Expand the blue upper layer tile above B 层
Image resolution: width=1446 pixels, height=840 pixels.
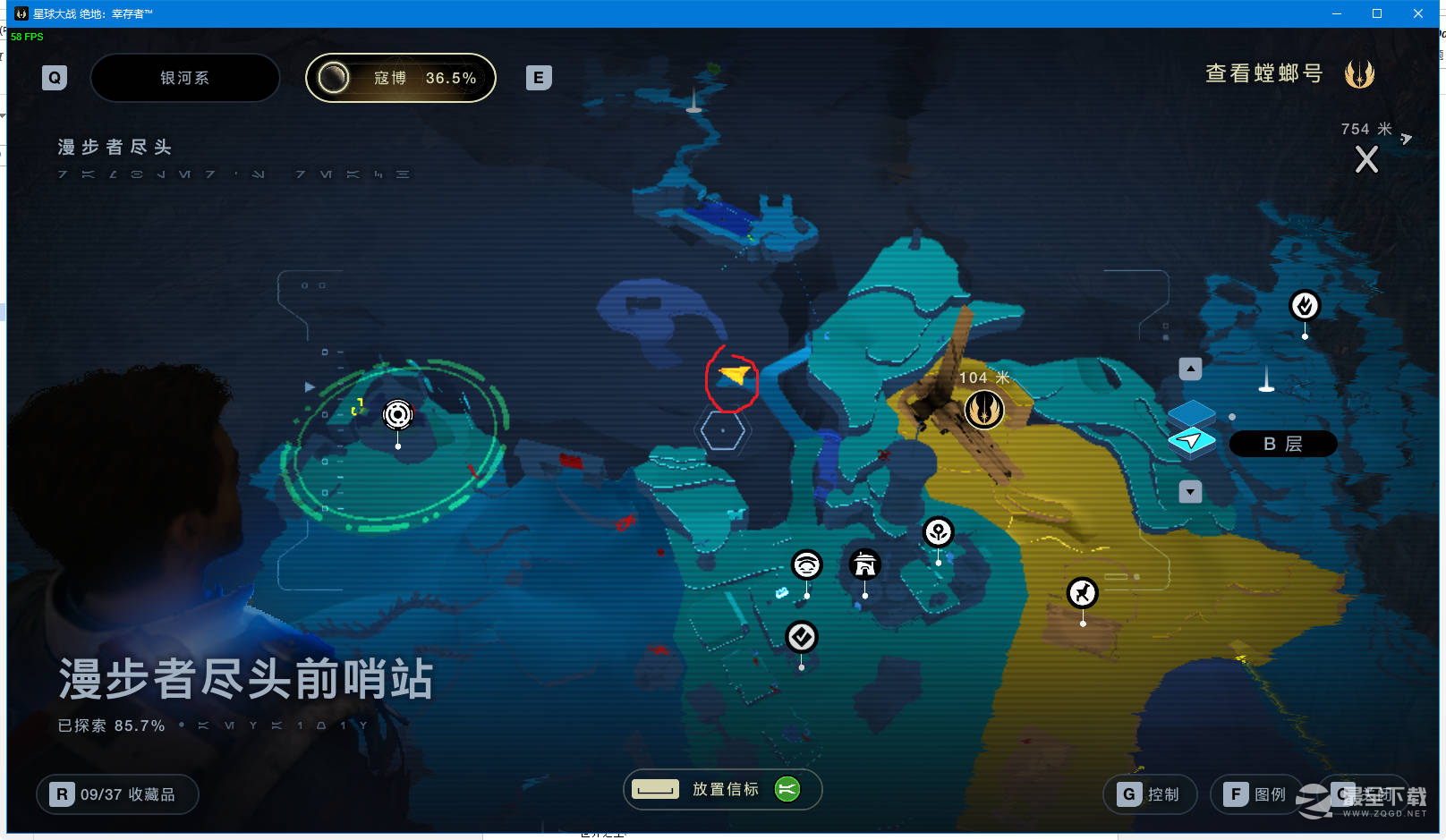1194,413
